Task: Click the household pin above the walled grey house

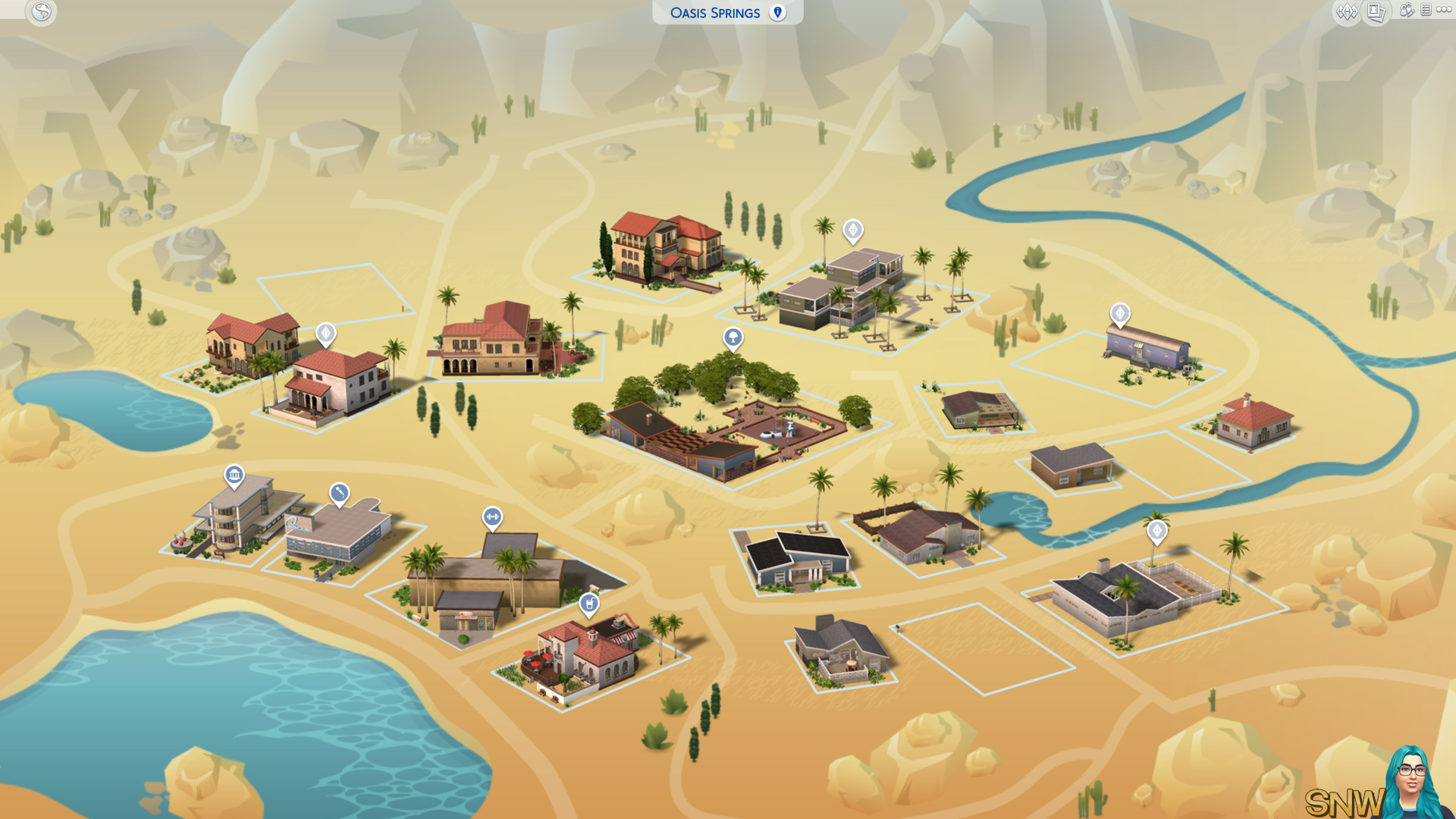Action: 1156,531
